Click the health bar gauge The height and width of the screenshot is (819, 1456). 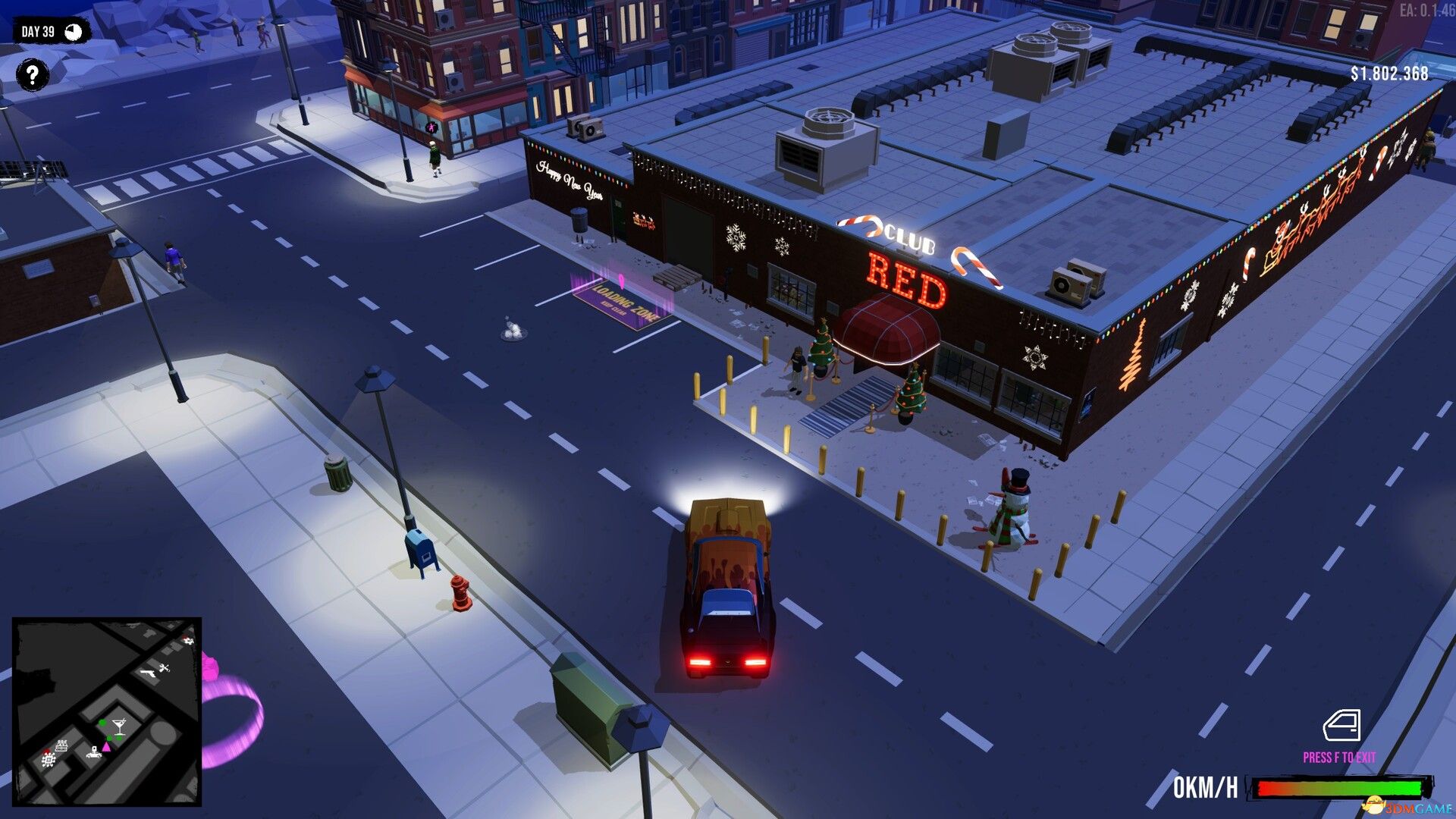pyautogui.click(x=1339, y=787)
